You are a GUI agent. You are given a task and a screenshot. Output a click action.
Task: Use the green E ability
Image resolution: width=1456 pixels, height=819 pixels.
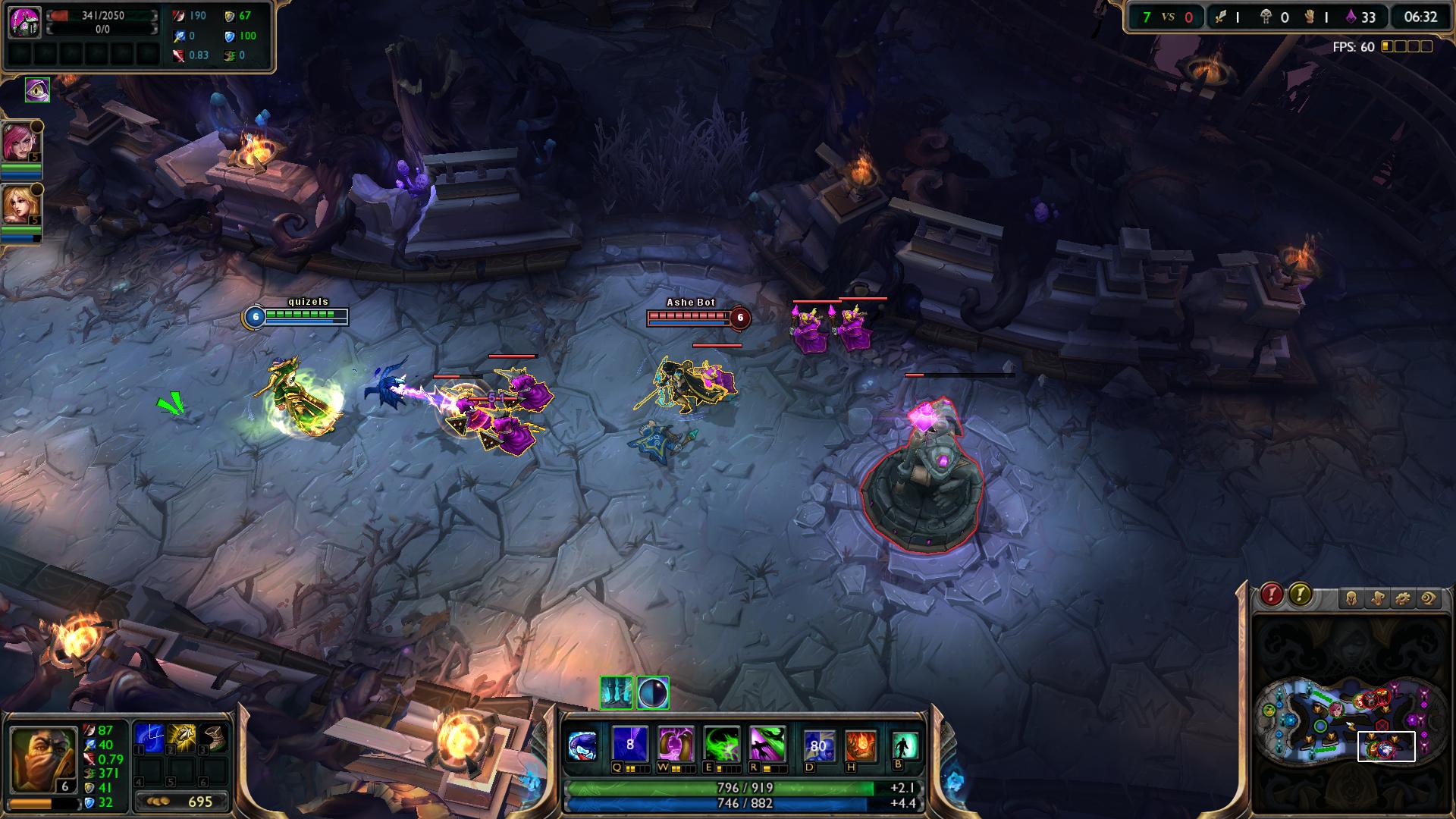point(721,744)
